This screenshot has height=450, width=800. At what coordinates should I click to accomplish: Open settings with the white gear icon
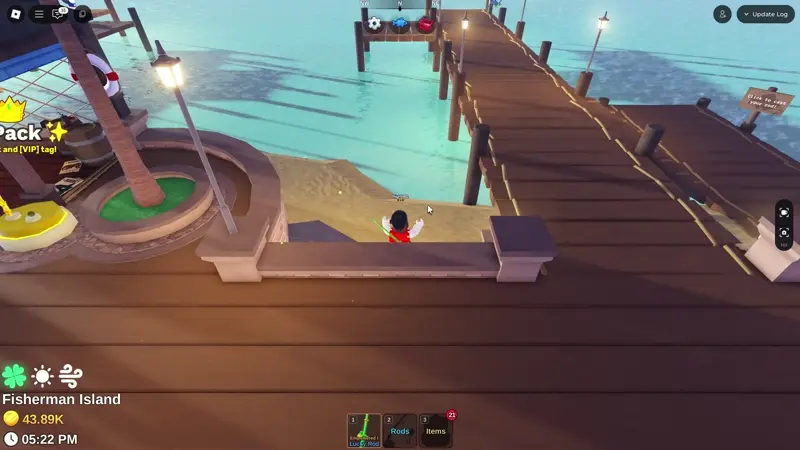(x=374, y=23)
